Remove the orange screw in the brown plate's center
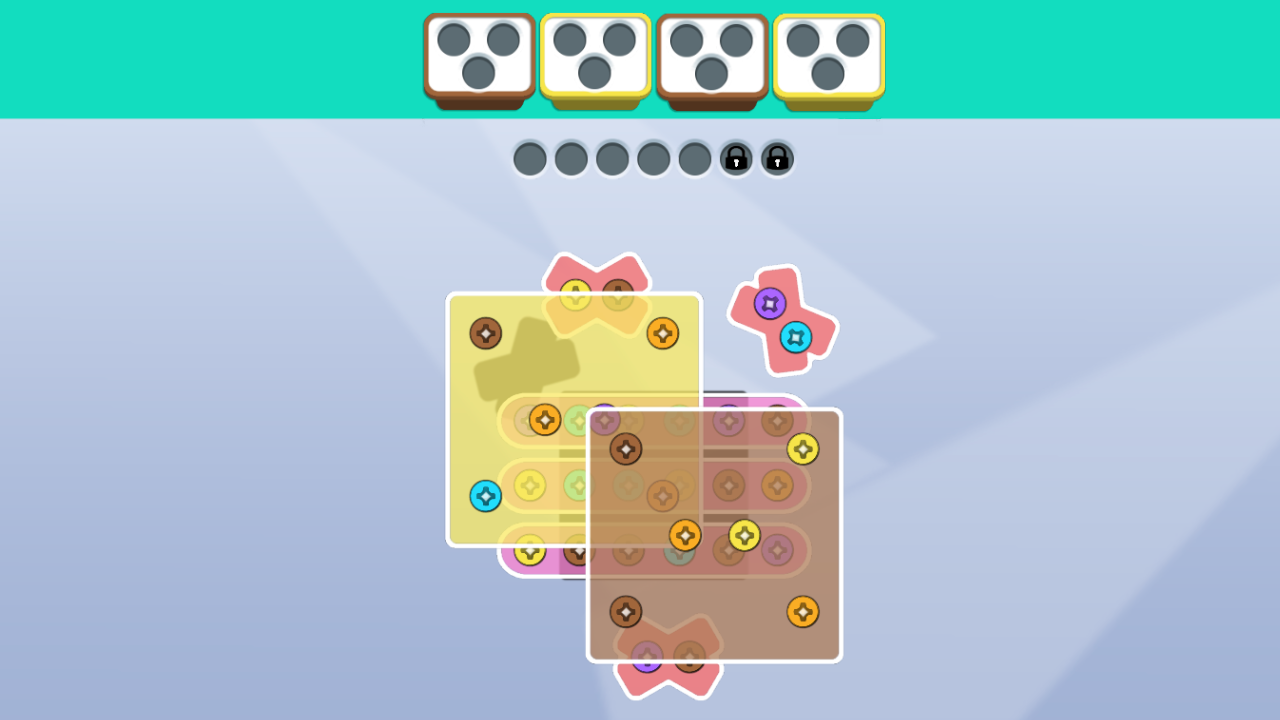Image resolution: width=1280 pixels, height=720 pixels. [686, 535]
